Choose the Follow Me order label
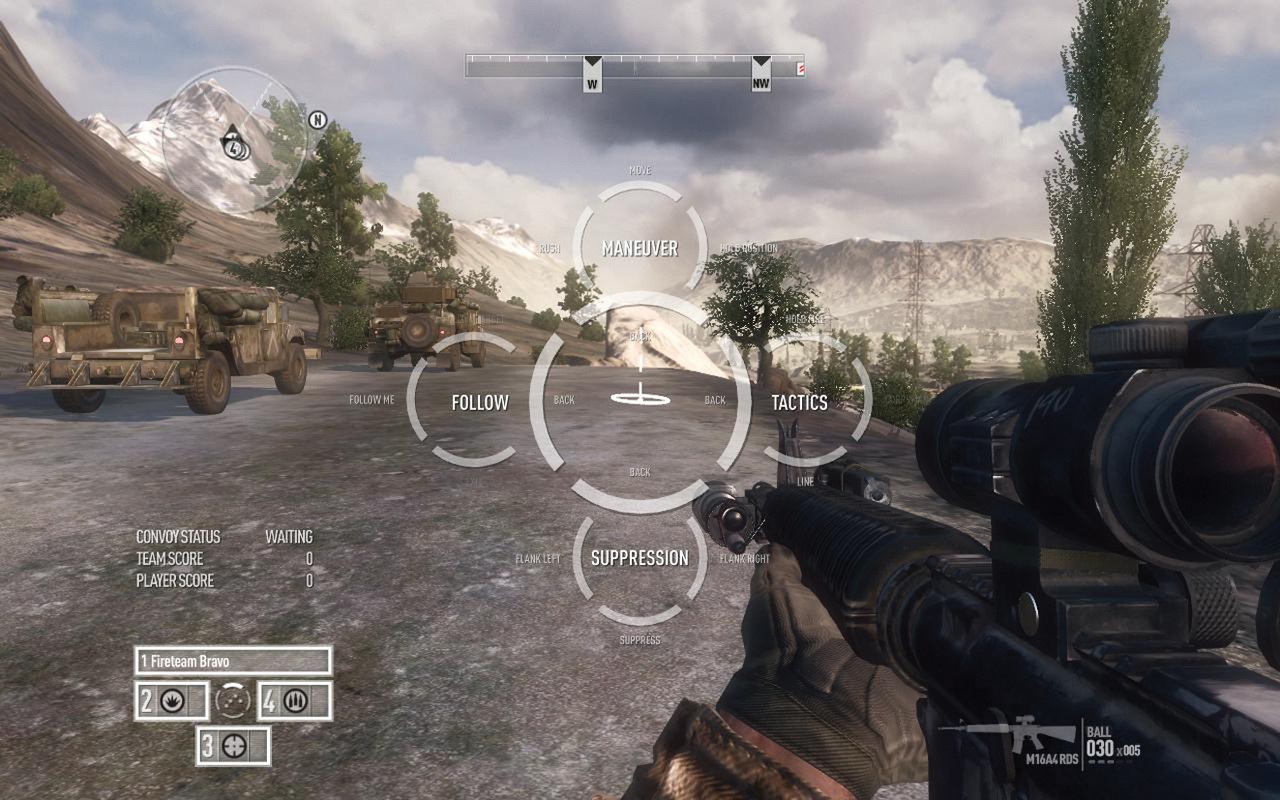Image resolution: width=1280 pixels, height=800 pixels. pyautogui.click(x=372, y=400)
